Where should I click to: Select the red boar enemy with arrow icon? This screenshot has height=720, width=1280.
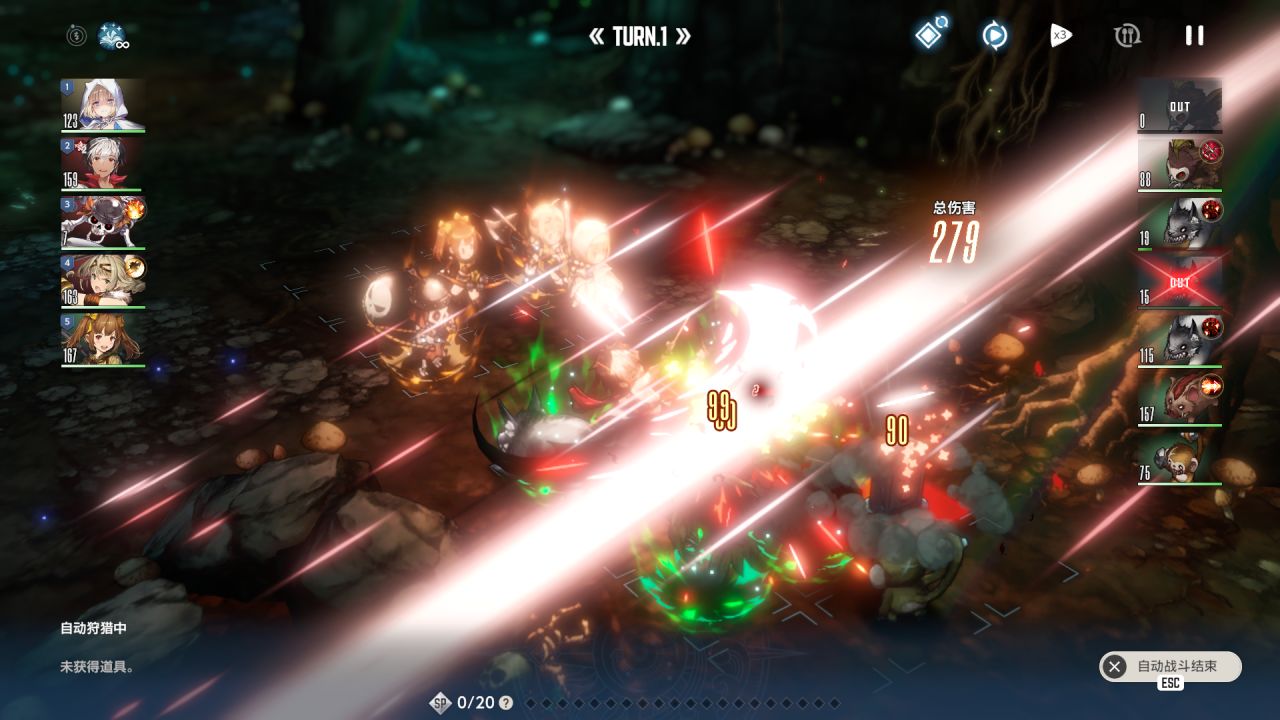tap(1180, 398)
